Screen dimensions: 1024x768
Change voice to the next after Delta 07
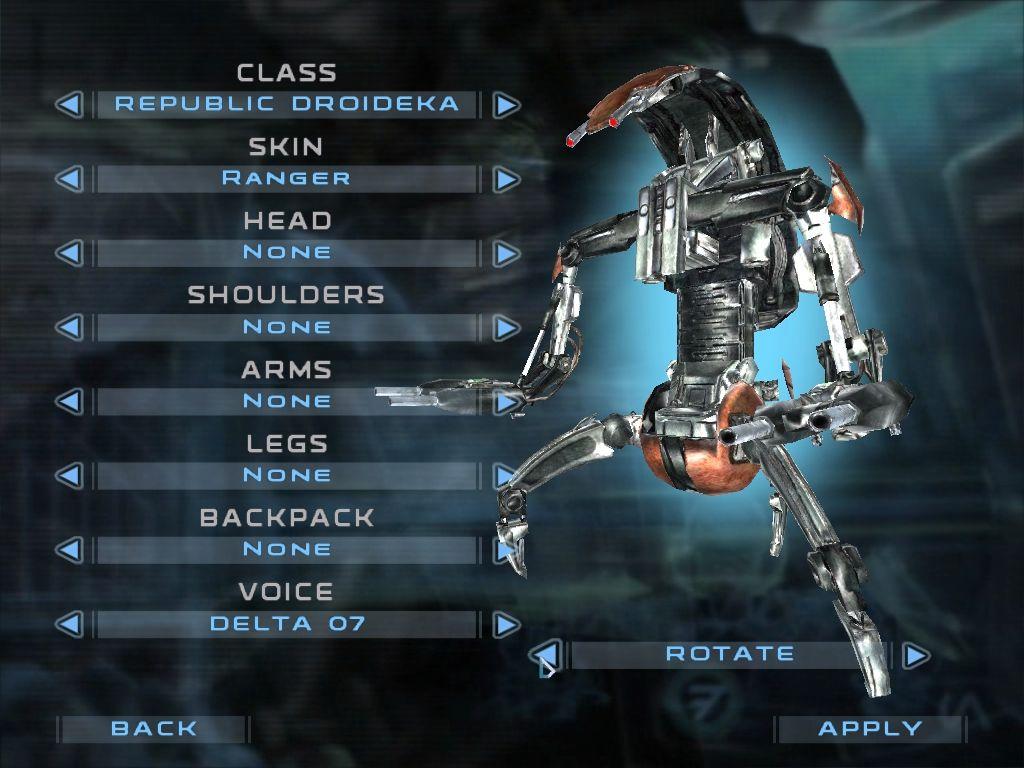(507, 624)
